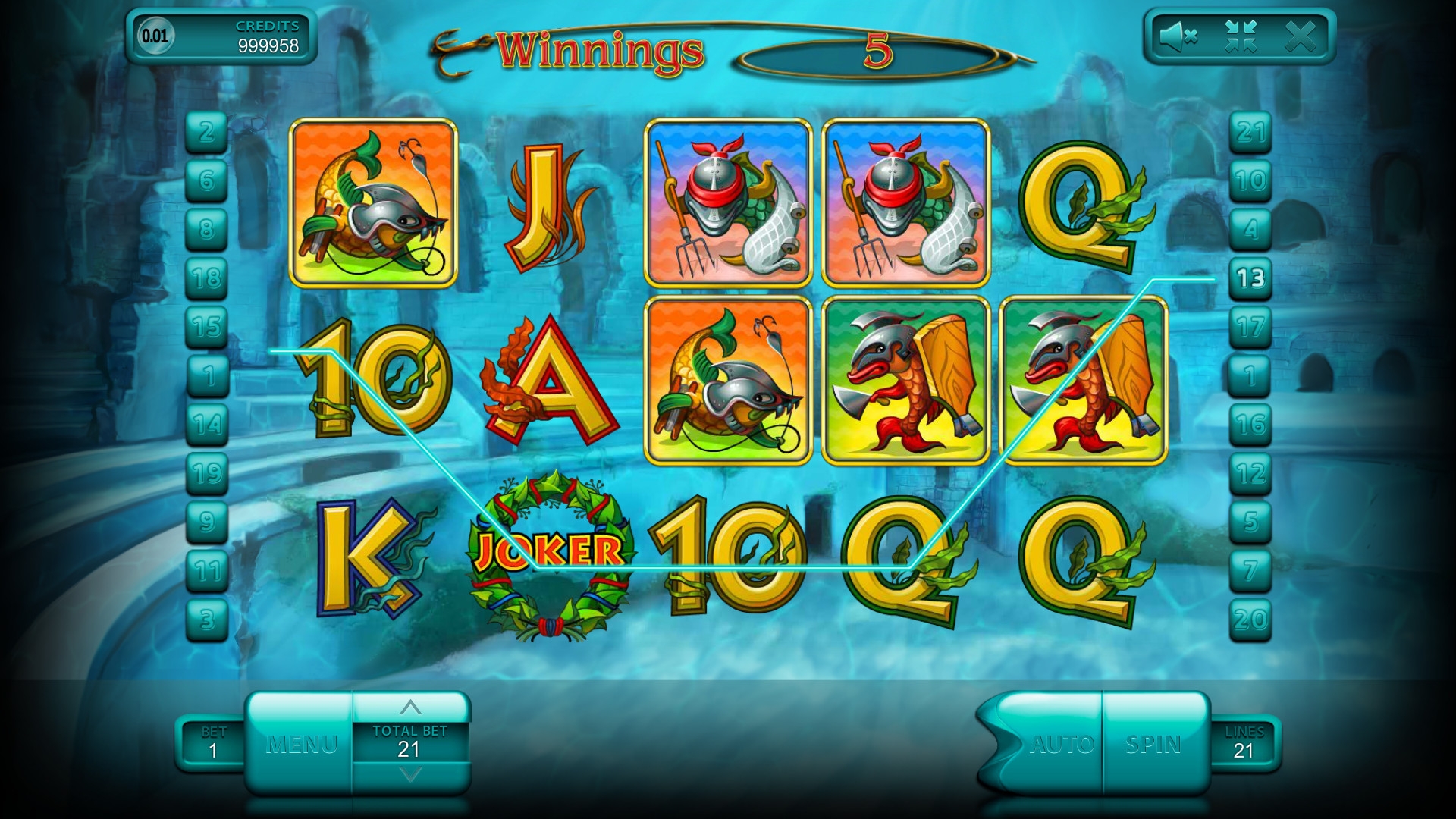This screenshot has width=1456, height=819.
Task: Activate payline 20 indicator
Action: point(1250,620)
